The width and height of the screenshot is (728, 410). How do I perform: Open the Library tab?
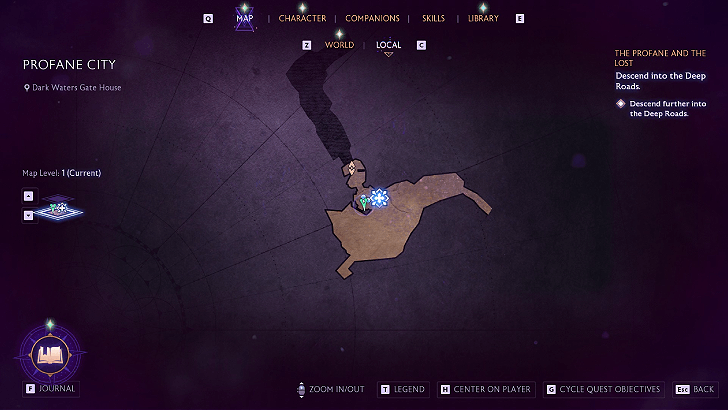483,18
